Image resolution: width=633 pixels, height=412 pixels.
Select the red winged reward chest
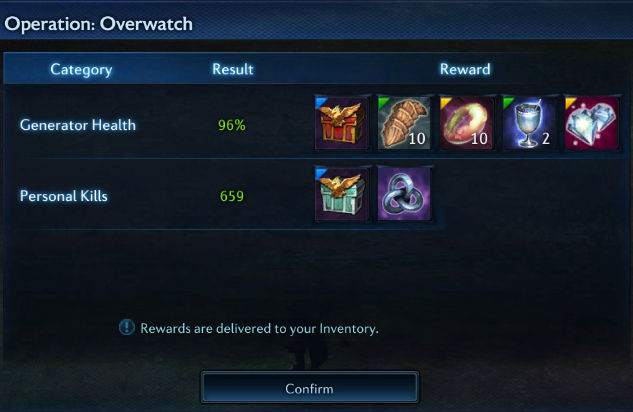(342, 124)
